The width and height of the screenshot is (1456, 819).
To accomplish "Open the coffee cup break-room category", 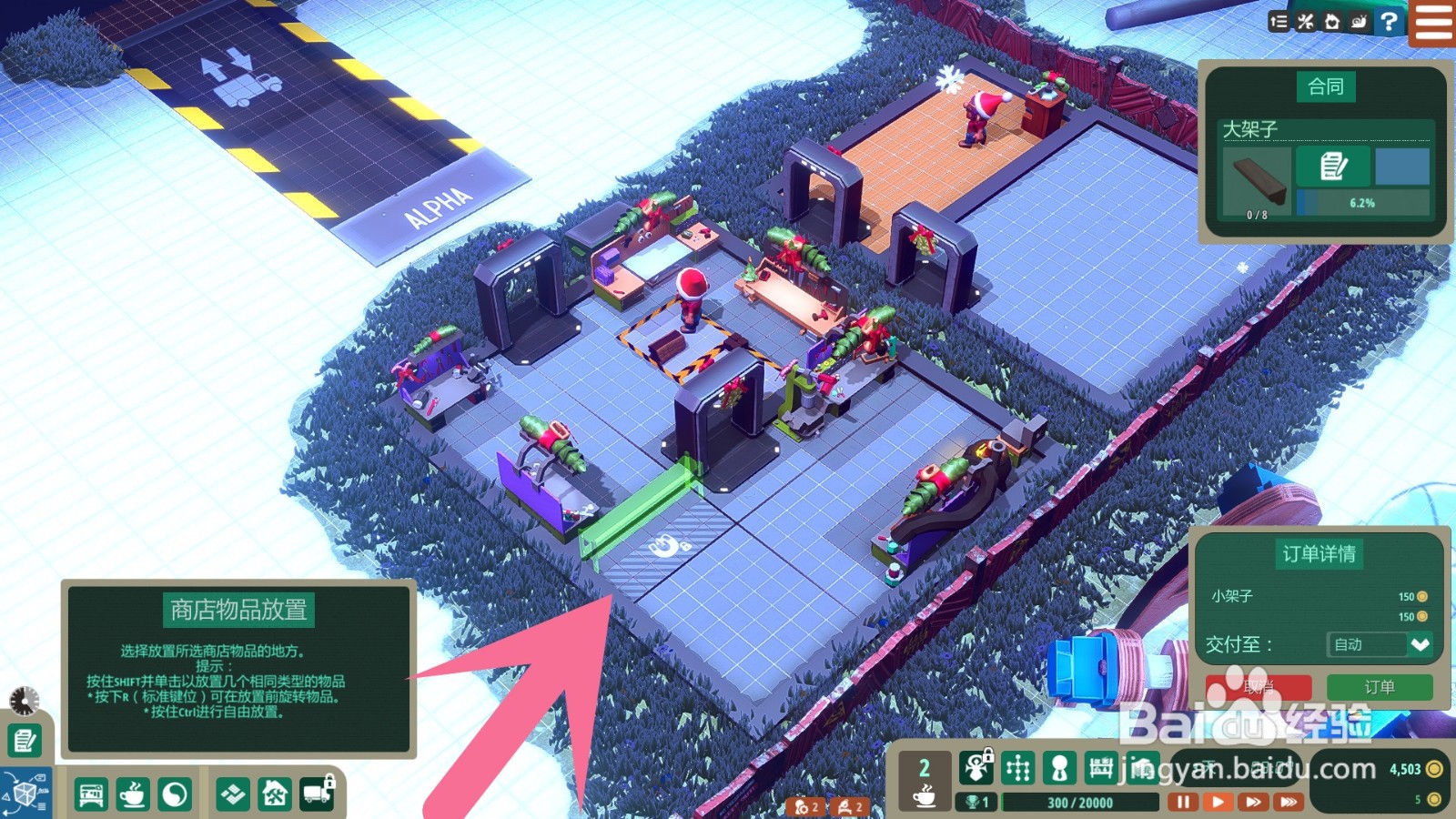I will [133, 794].
